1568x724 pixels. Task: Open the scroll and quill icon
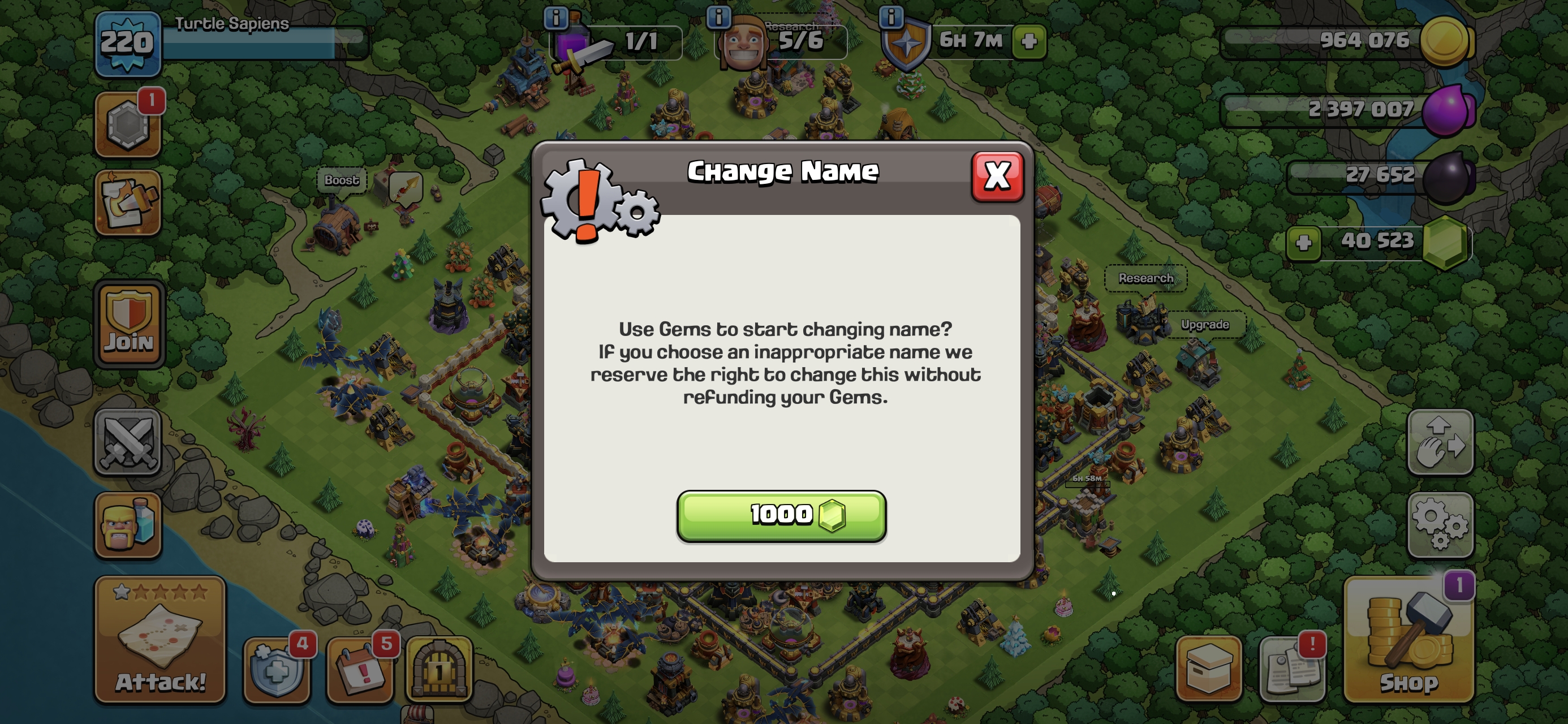tap(128, 202)
